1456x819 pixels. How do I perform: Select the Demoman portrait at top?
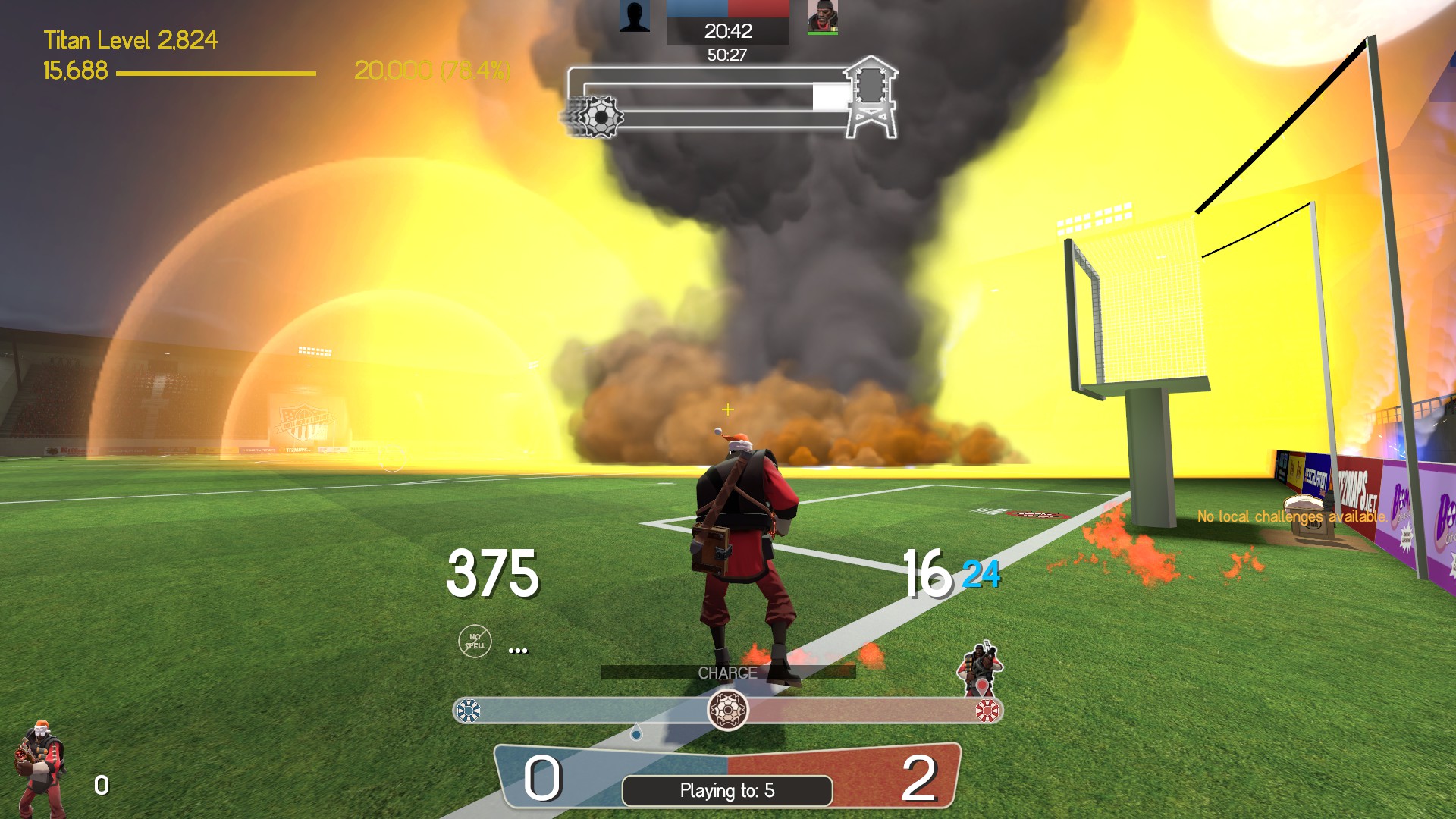point(822,17)
